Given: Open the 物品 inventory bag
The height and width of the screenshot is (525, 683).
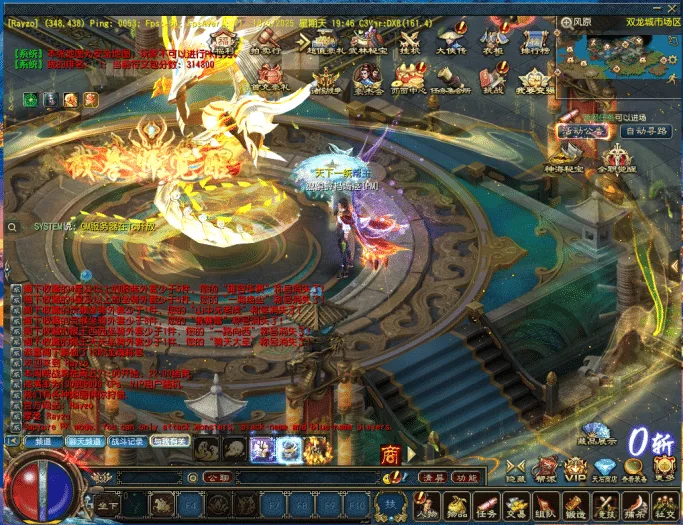Looking at the screenshot, I should [x=456, y=505].
